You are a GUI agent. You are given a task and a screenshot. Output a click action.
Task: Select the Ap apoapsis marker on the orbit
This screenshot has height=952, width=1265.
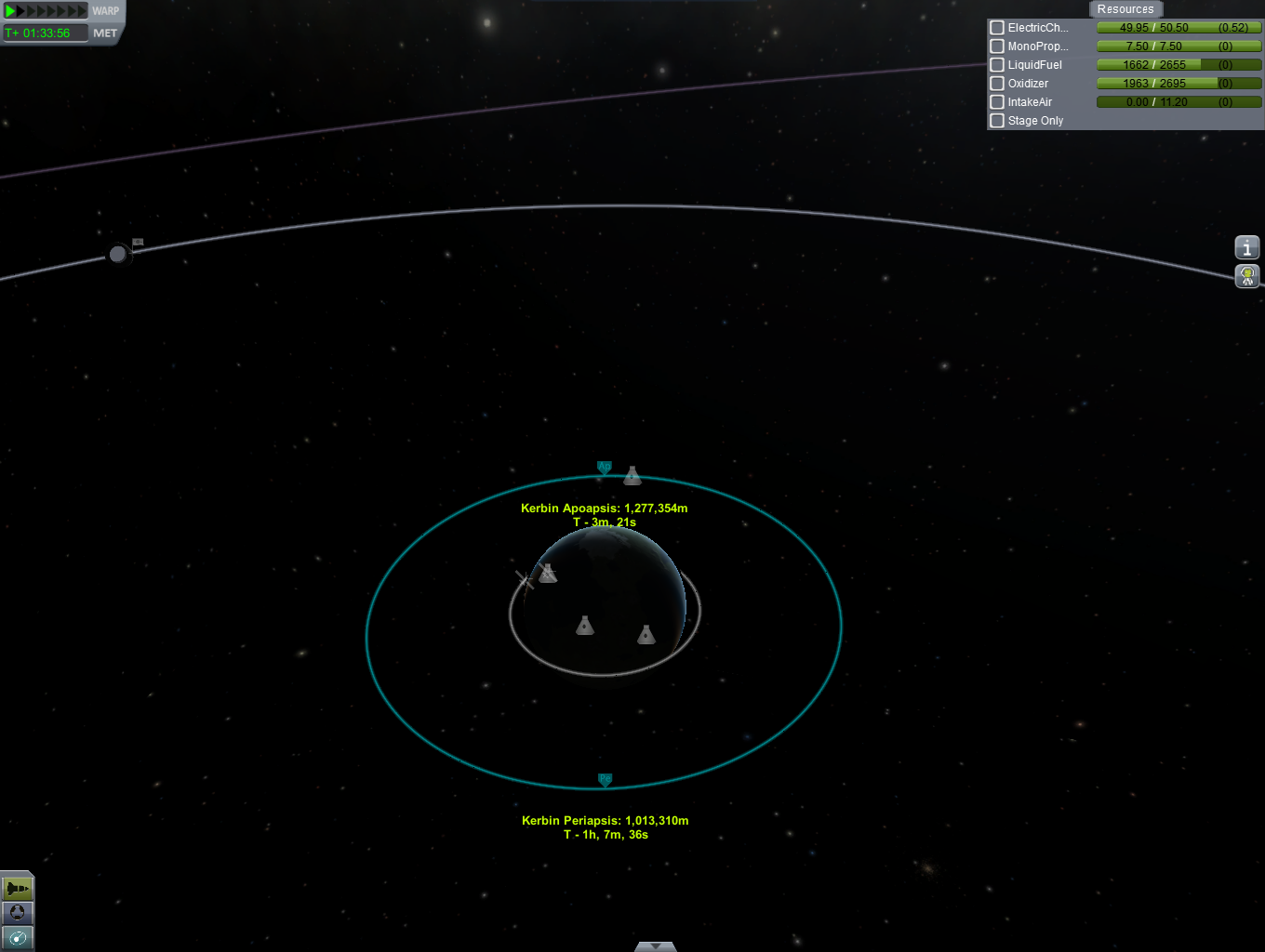pyautogui.click(x=604, y=467)
